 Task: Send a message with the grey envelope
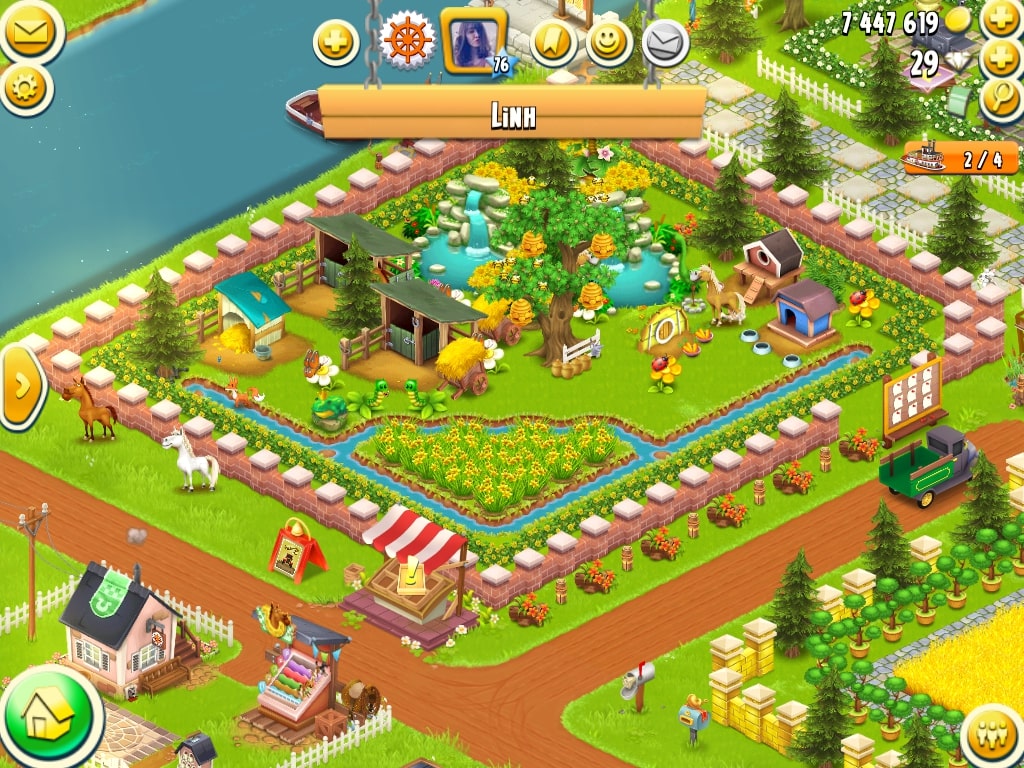(x=664, y=43)
